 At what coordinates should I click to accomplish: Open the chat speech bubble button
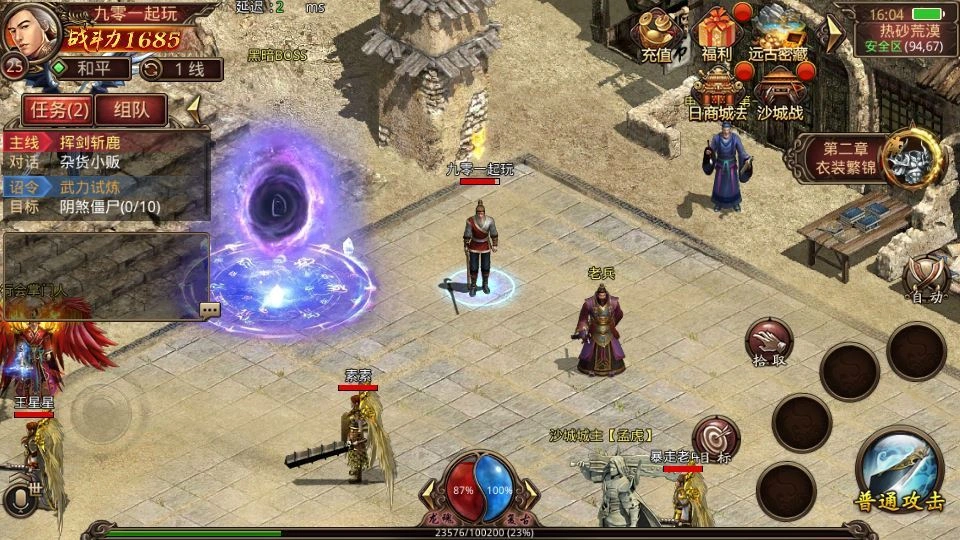point(210,310)
